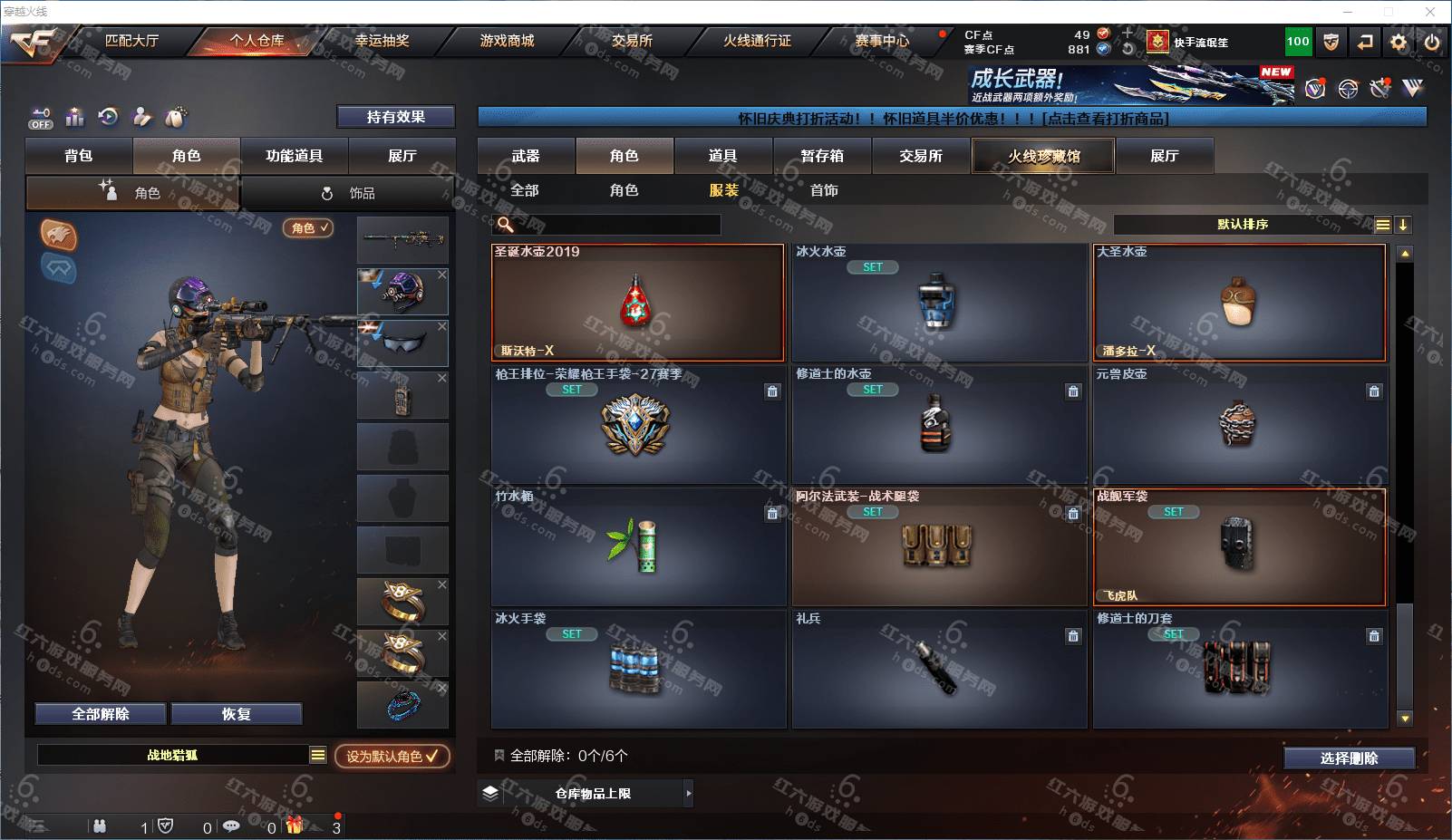The image size is (1452, 840).
Task: Filter items by 首饰 category
Action: [824, 190]
